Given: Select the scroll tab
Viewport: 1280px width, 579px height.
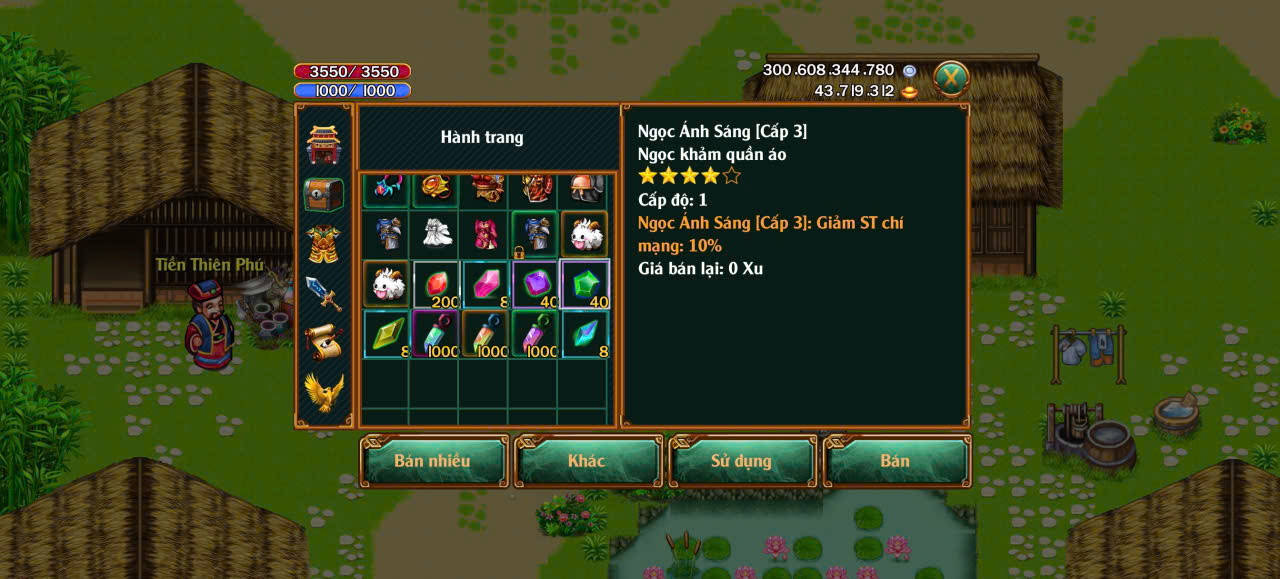Looking at the screenshot, I should click(323, 342).
